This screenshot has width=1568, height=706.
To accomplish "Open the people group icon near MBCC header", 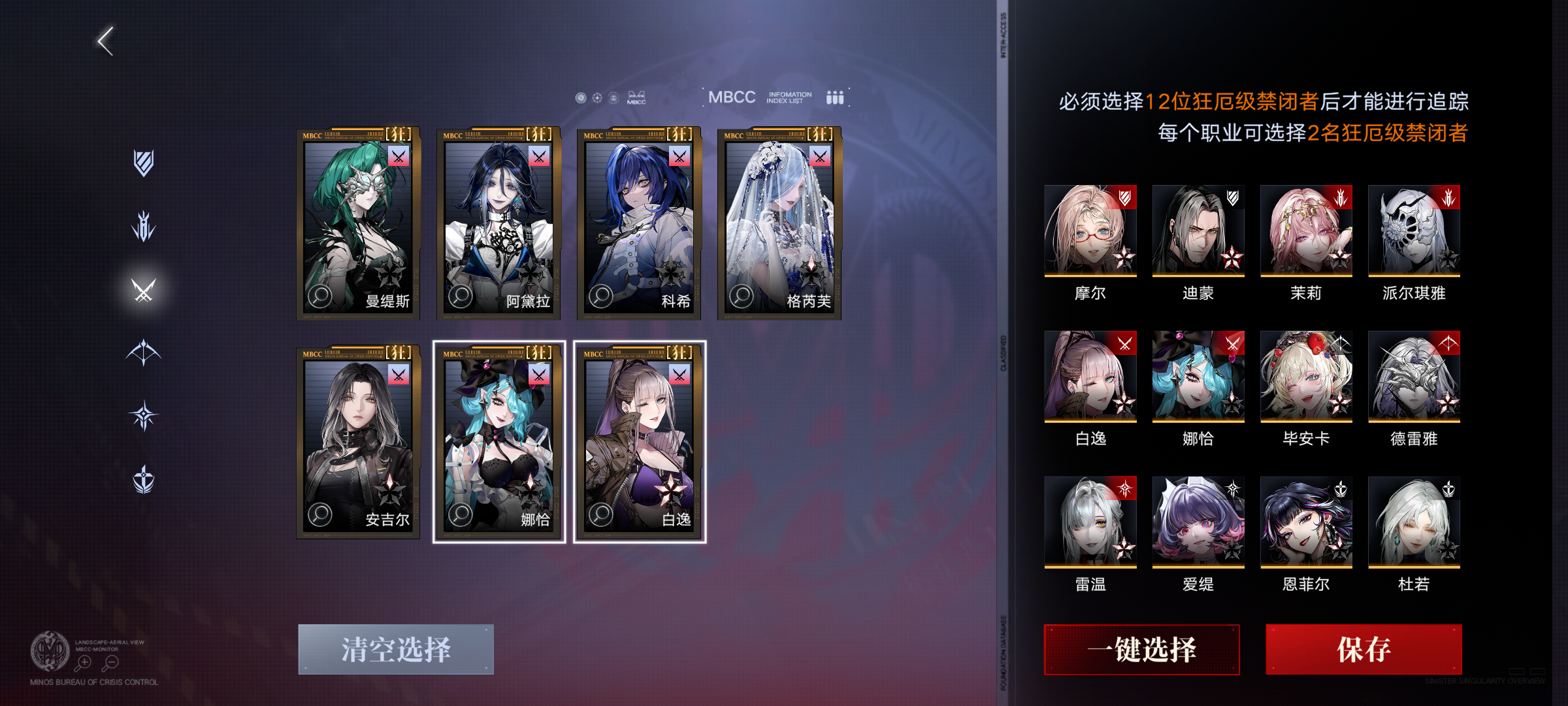I will coord(835,97).
